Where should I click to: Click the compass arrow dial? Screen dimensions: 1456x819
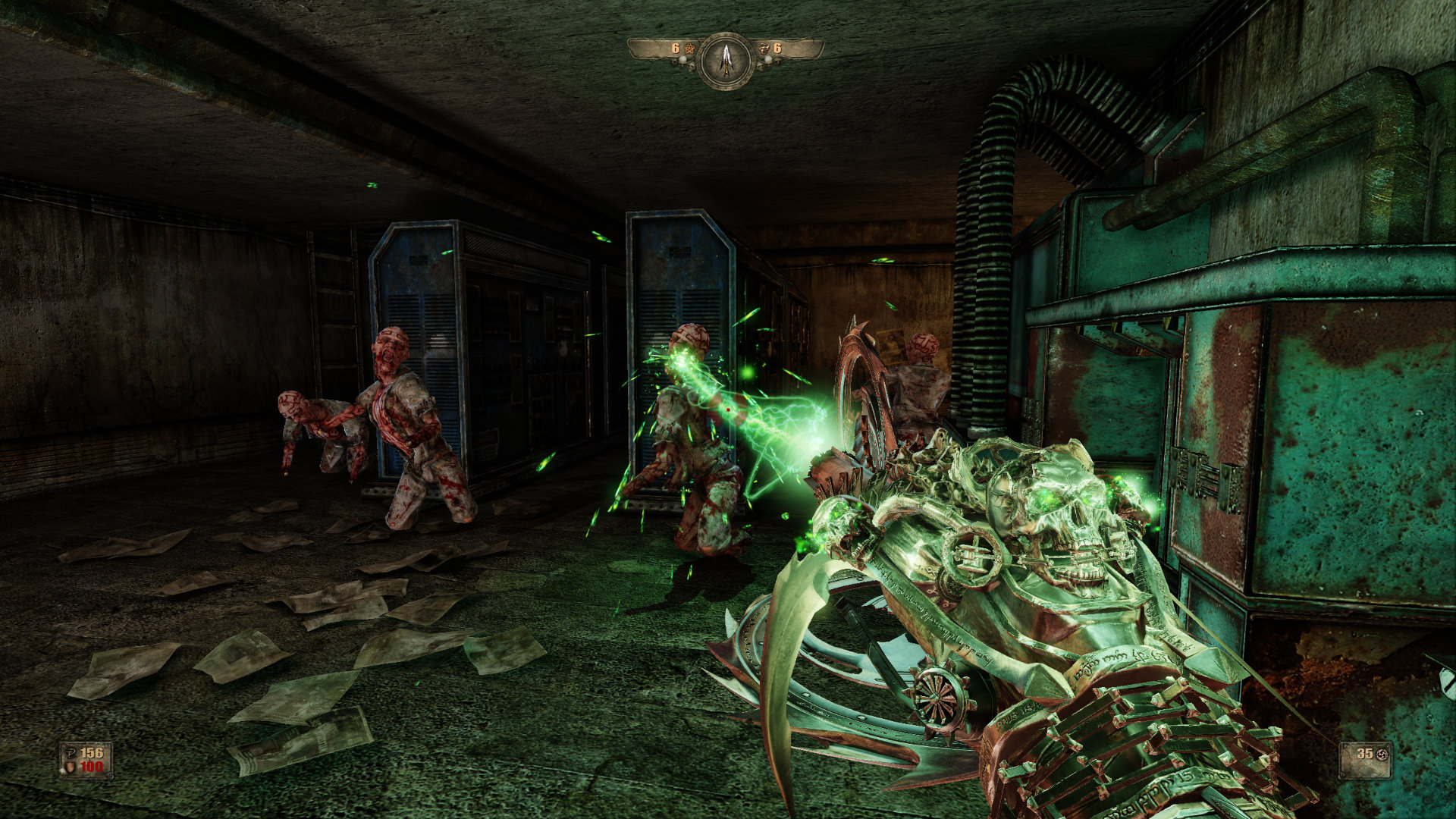[726, 61]
